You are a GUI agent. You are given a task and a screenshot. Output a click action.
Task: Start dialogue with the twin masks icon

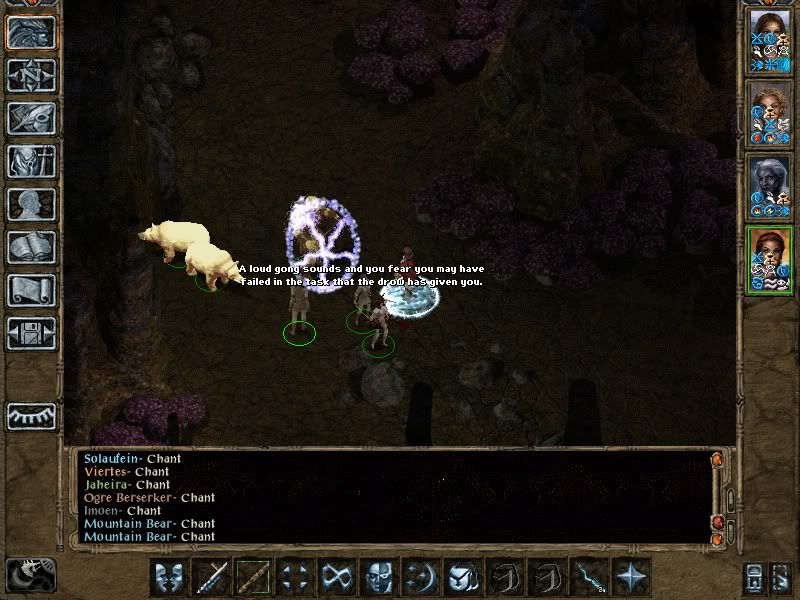coord(169,576)
